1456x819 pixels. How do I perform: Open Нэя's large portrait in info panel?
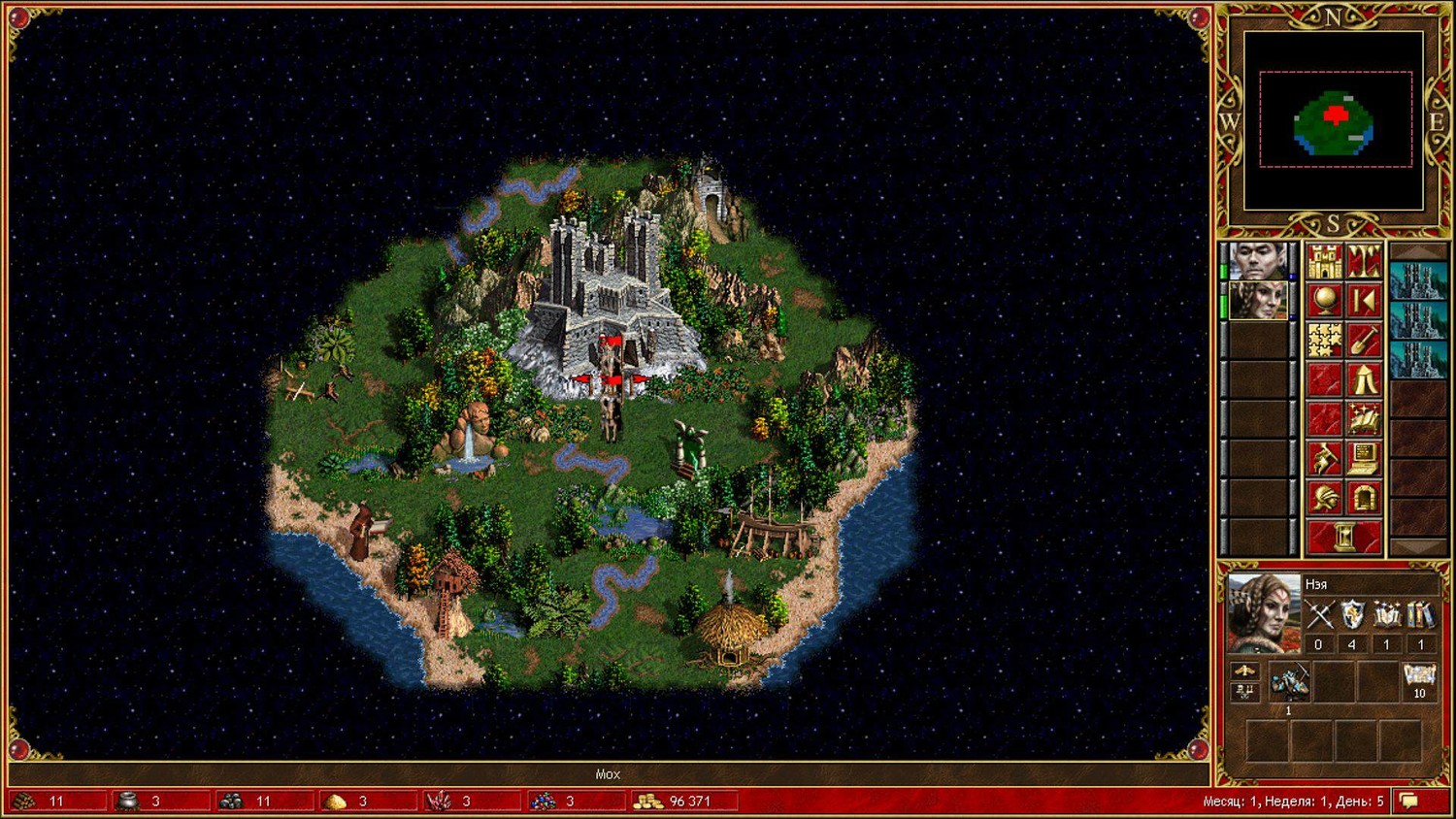[1264, 613]
